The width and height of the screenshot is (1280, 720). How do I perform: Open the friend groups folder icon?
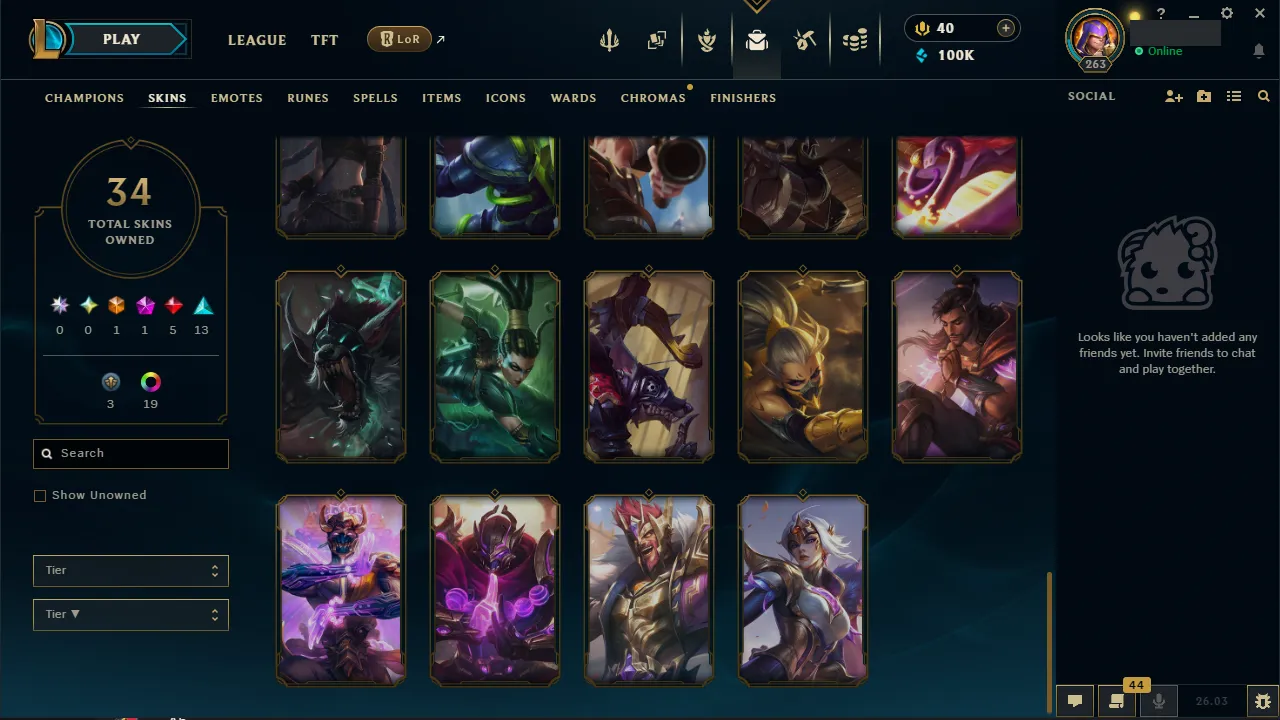point(1203,96)
